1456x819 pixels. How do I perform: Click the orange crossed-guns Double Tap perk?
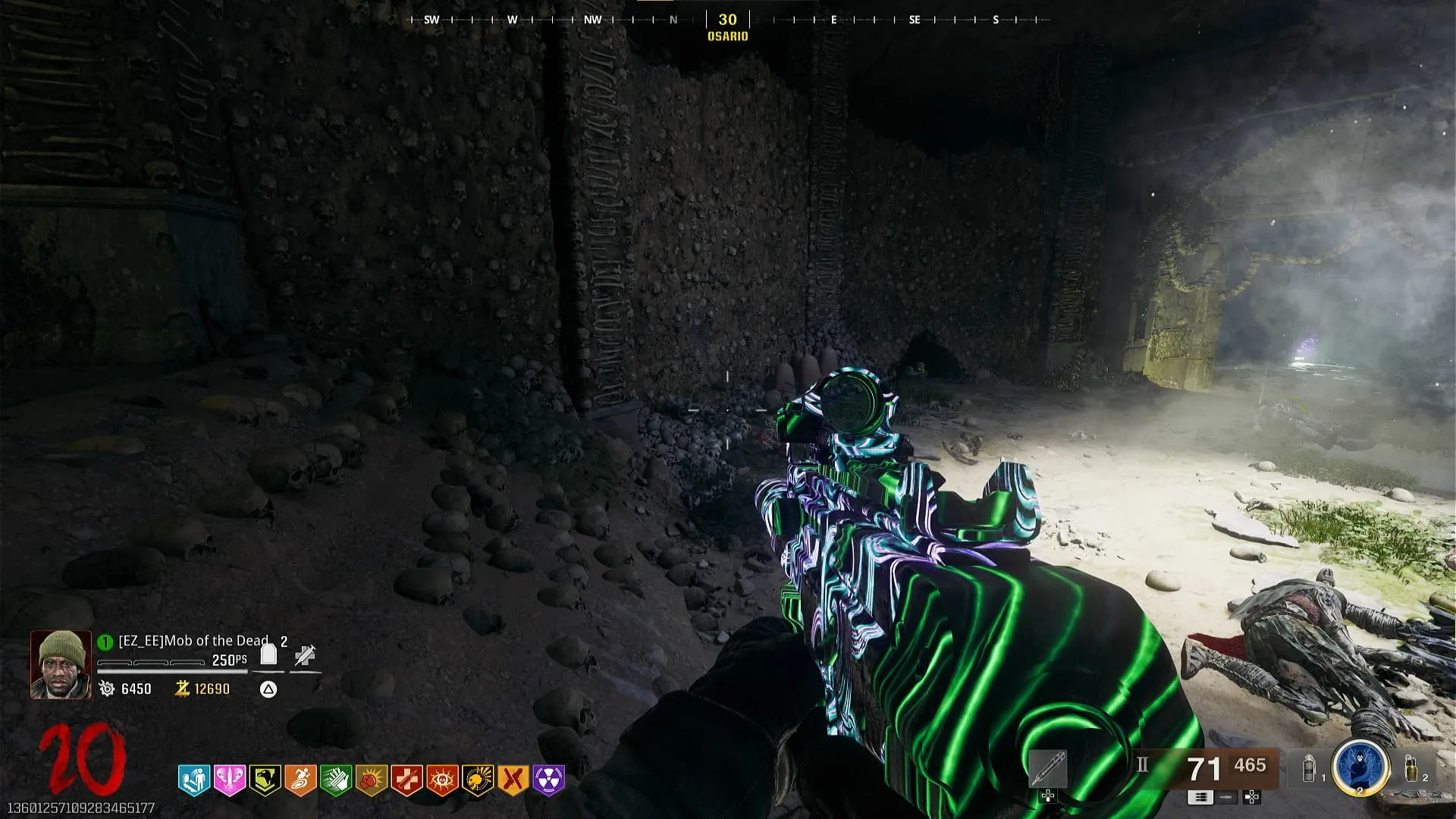[513, 780]
